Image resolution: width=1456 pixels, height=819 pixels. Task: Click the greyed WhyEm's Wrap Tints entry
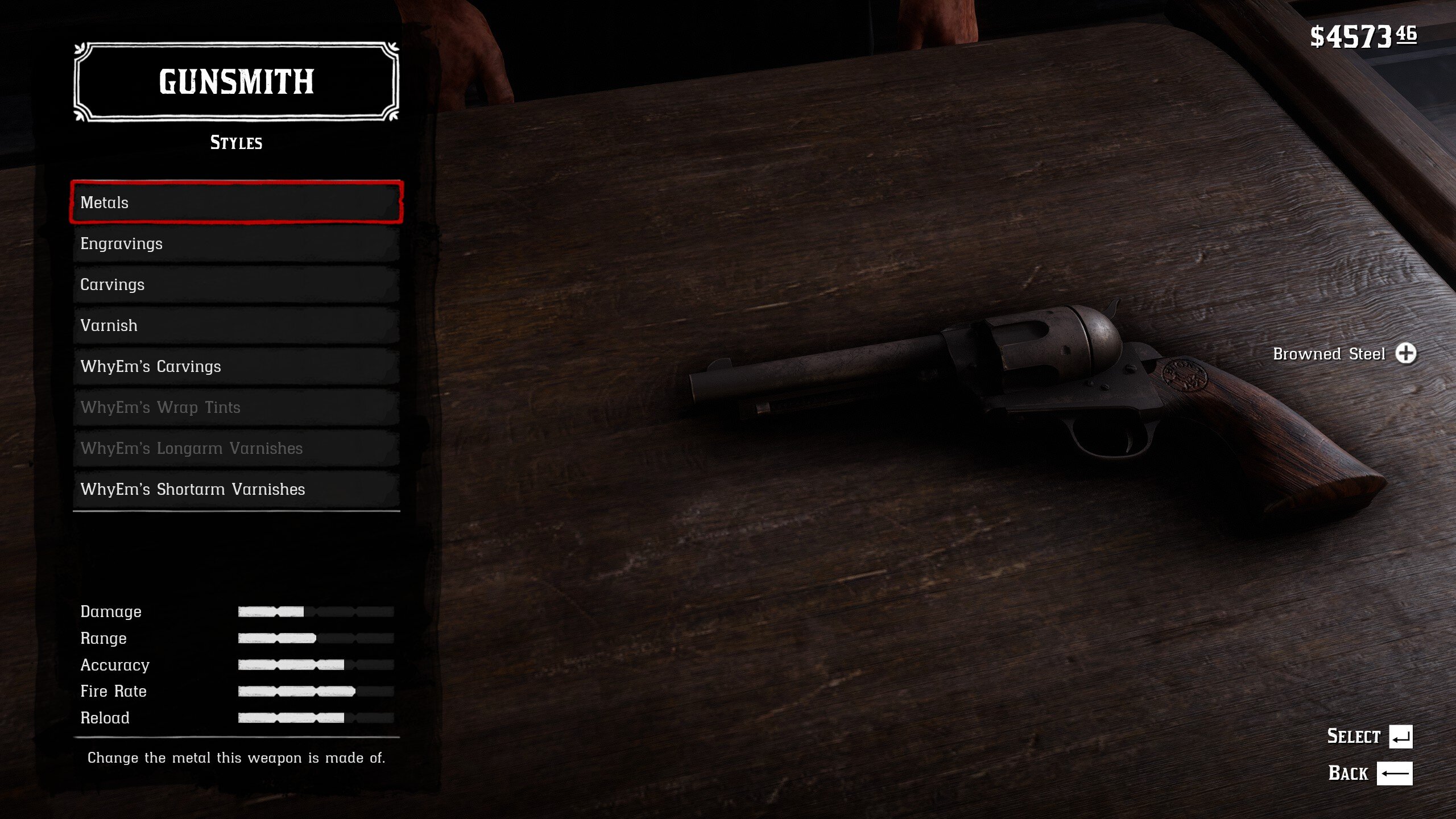click(236, 407)
